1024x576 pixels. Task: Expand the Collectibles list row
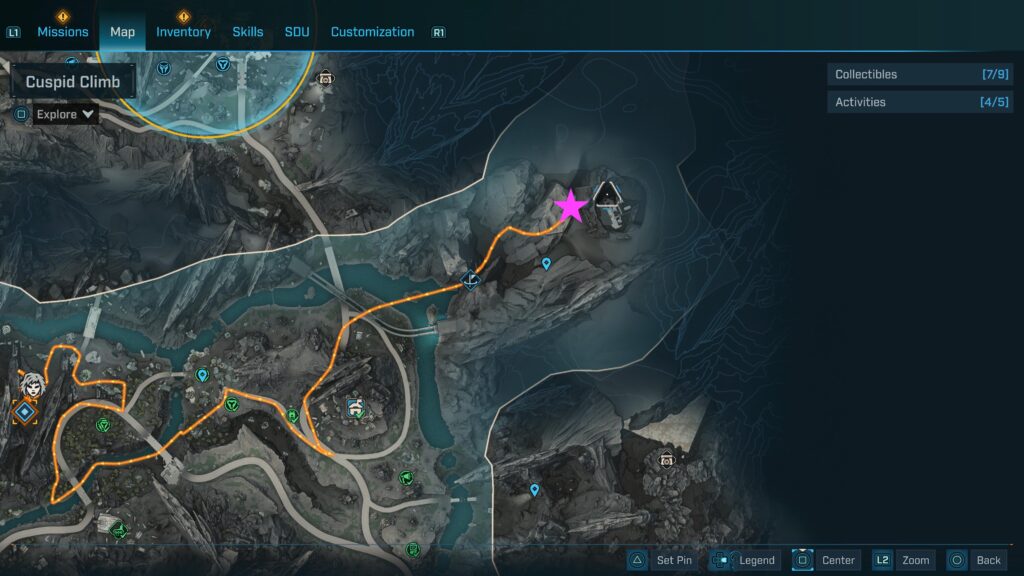coord(920,74)
